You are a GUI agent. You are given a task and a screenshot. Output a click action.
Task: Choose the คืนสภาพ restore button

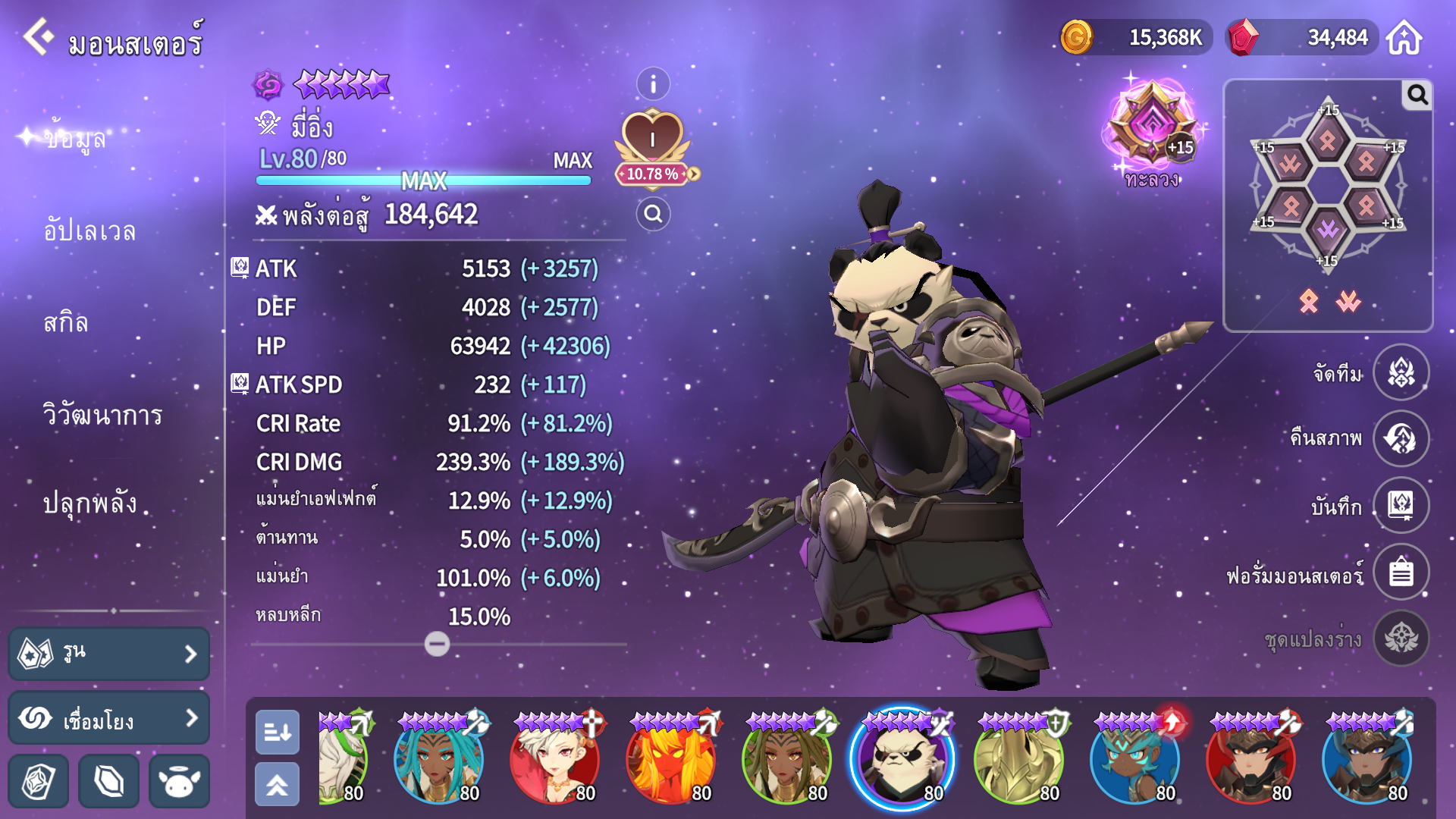1401,438
